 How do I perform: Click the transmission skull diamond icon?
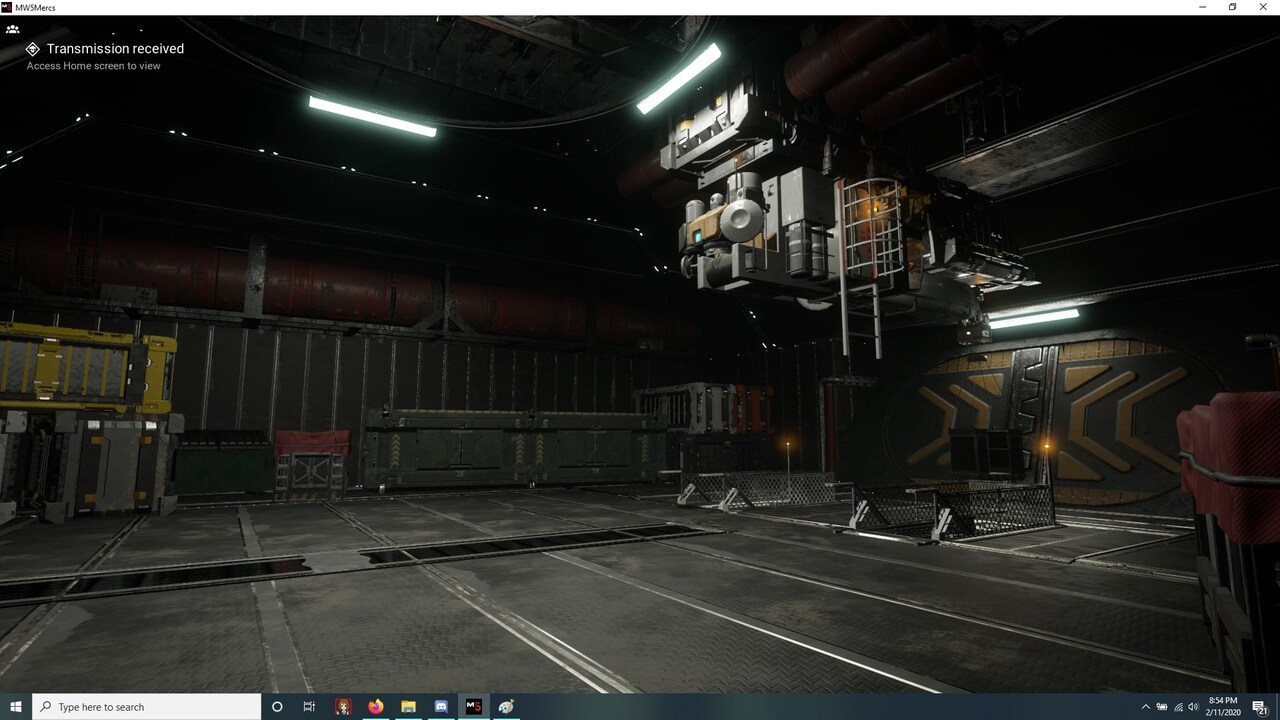pos(33,48)
